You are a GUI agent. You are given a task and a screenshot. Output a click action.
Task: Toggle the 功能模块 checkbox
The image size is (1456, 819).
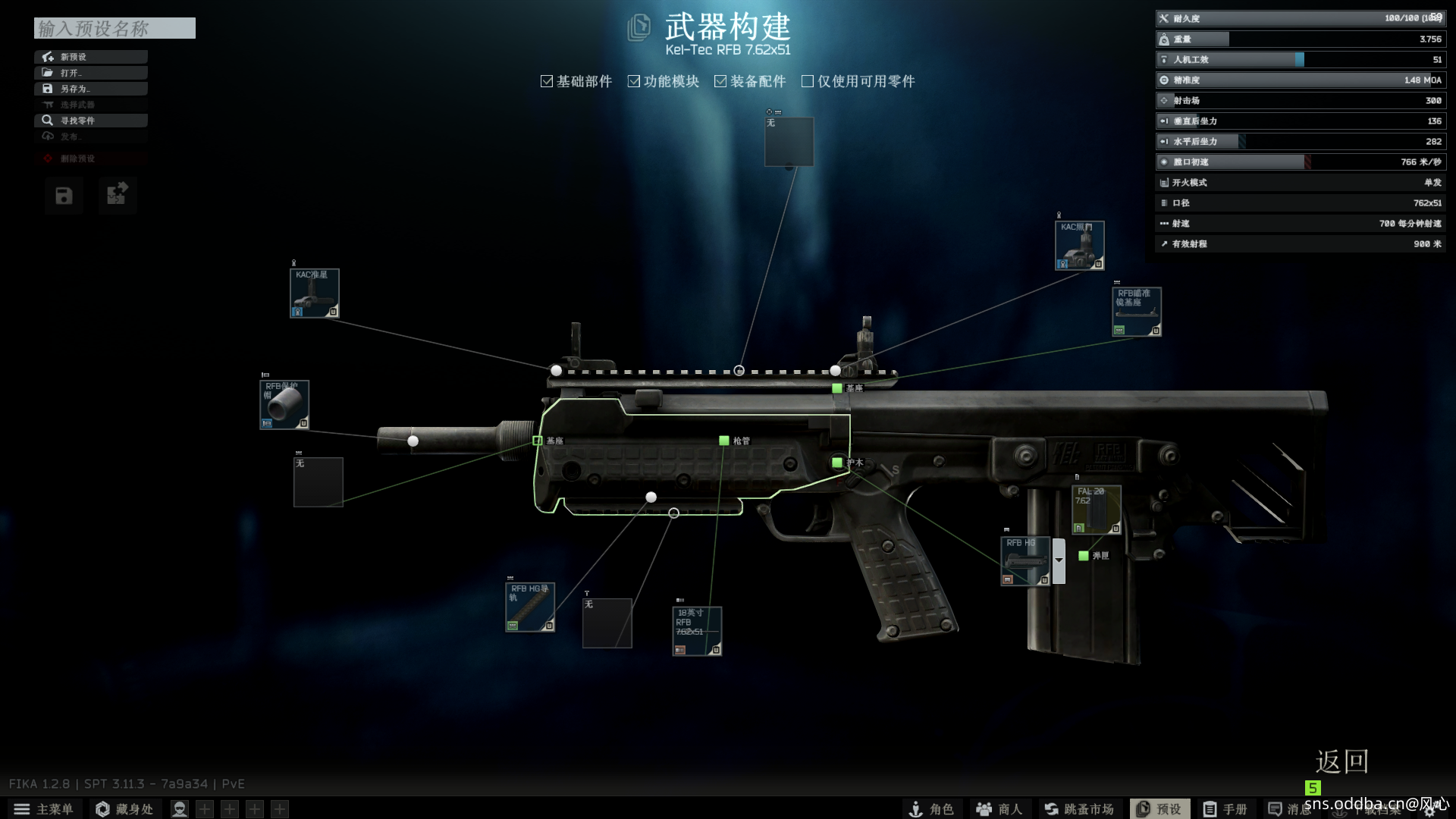(x=634, y=81)
